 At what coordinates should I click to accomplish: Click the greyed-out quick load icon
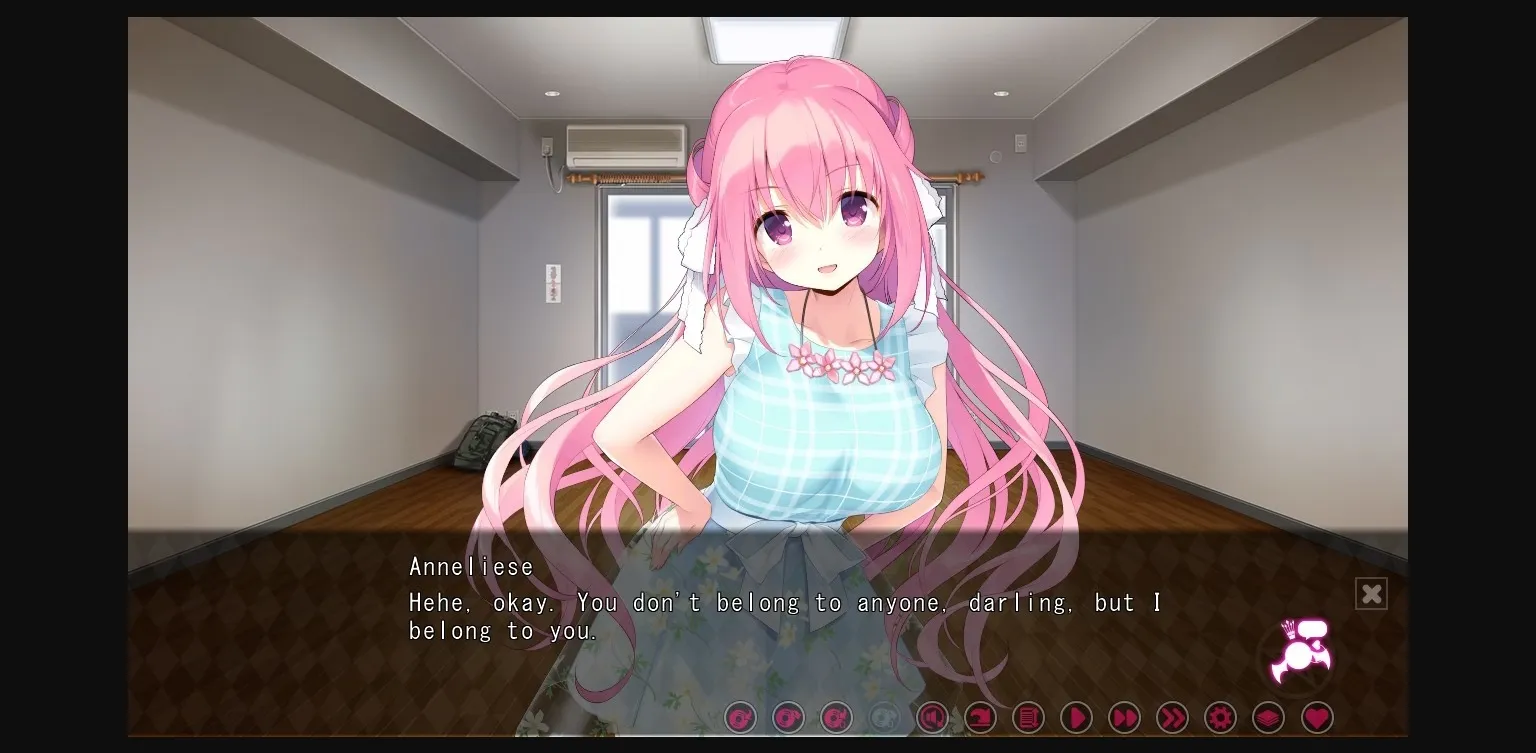884,717
